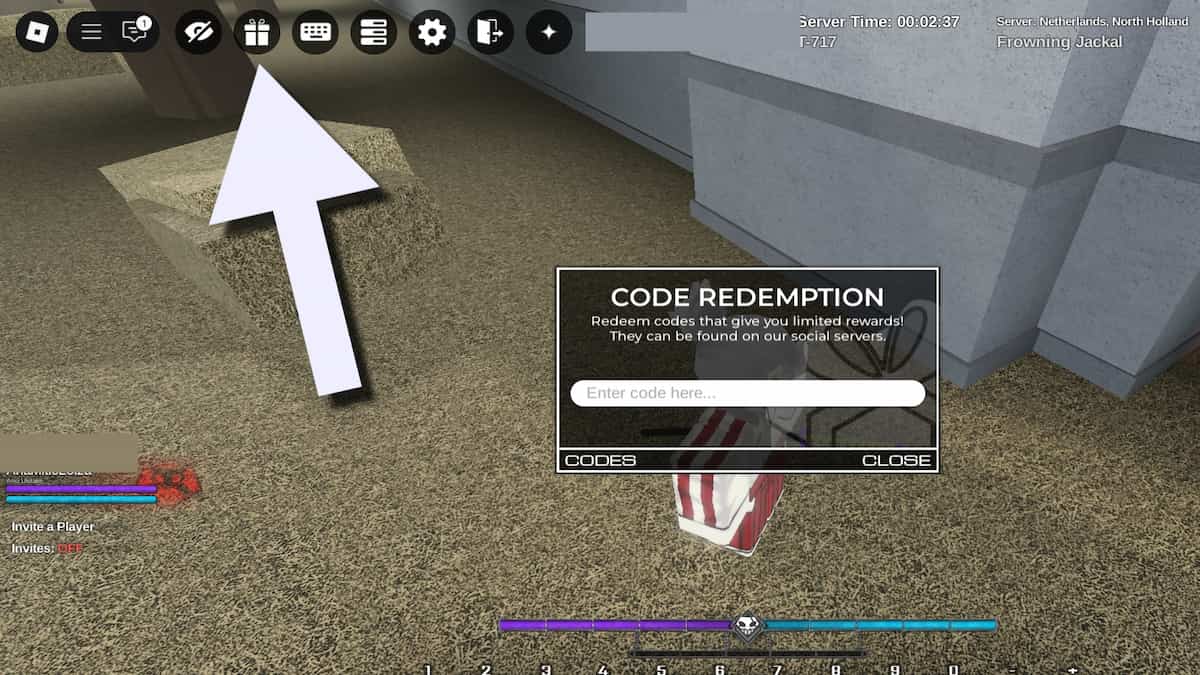Open the Roblox logo menu
The height and width of the screenshot is (675, 1200).
[x=37, y=32]
